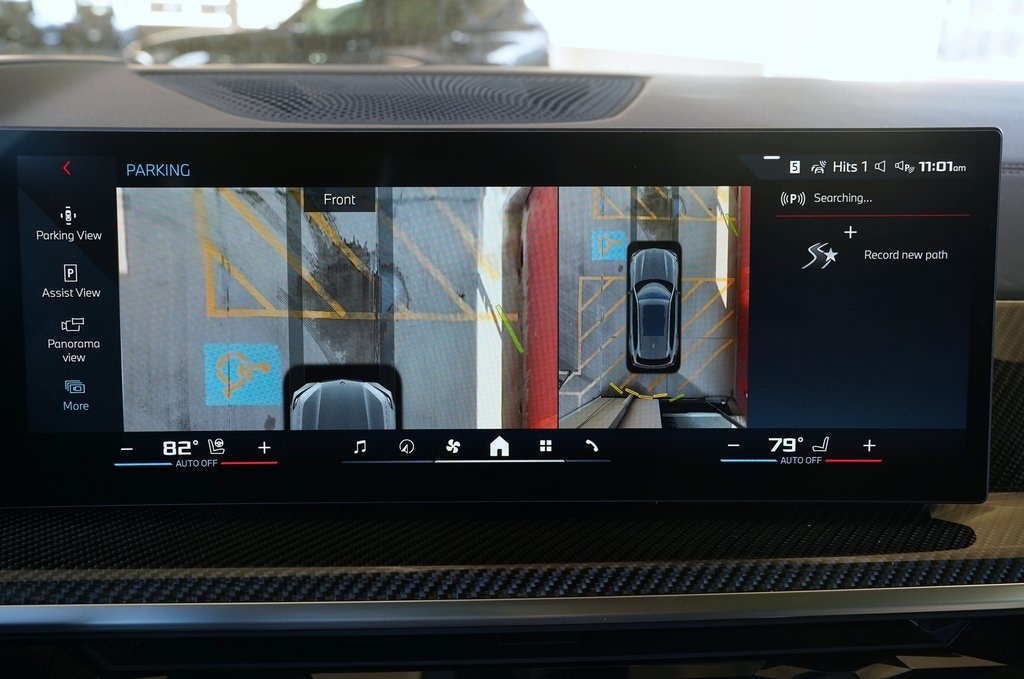Select the top-down car surround view

(x=654, y=305)
